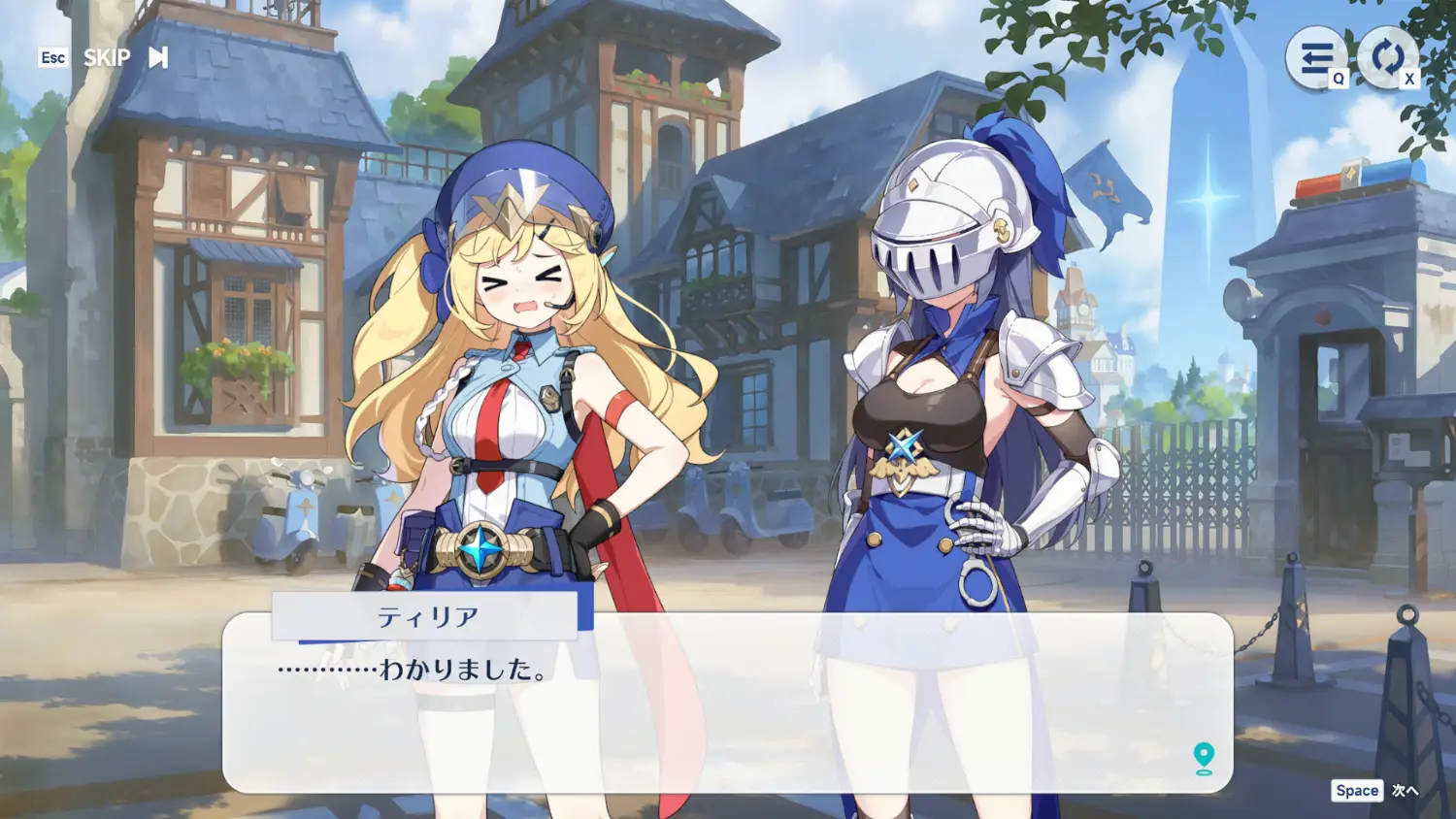
Task: Toggle auto-play with the circular arrows icon
Action: pyautogui.click(x=1386, y=58)
